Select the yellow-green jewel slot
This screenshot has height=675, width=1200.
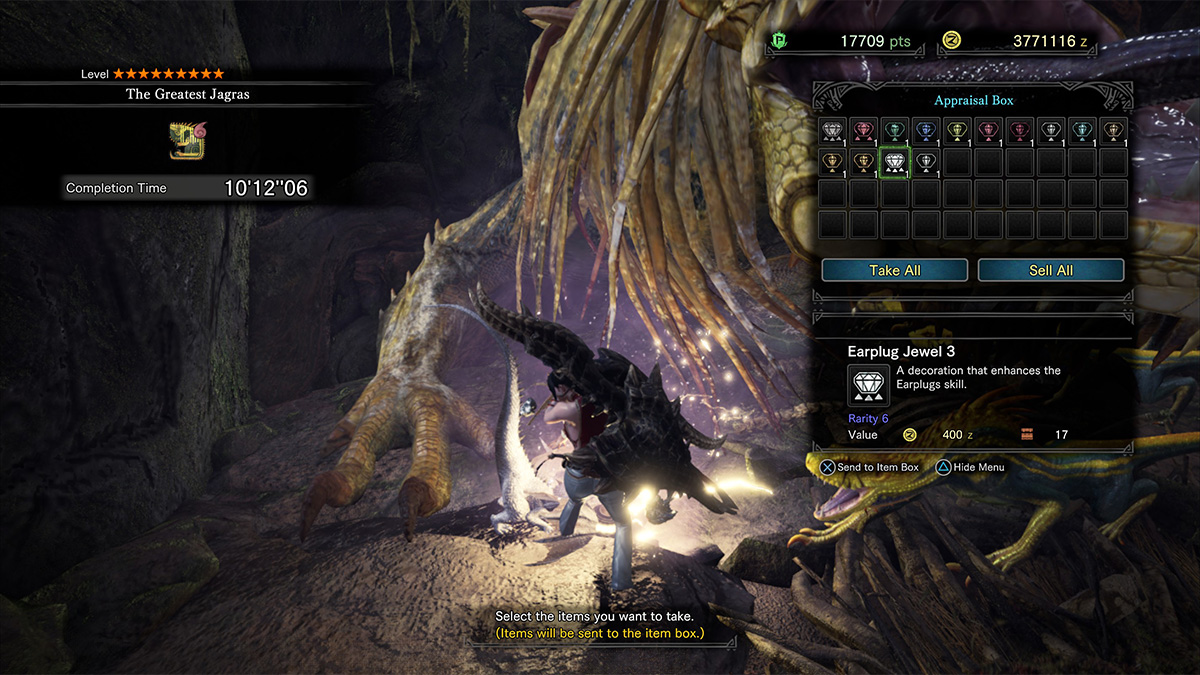957,131
